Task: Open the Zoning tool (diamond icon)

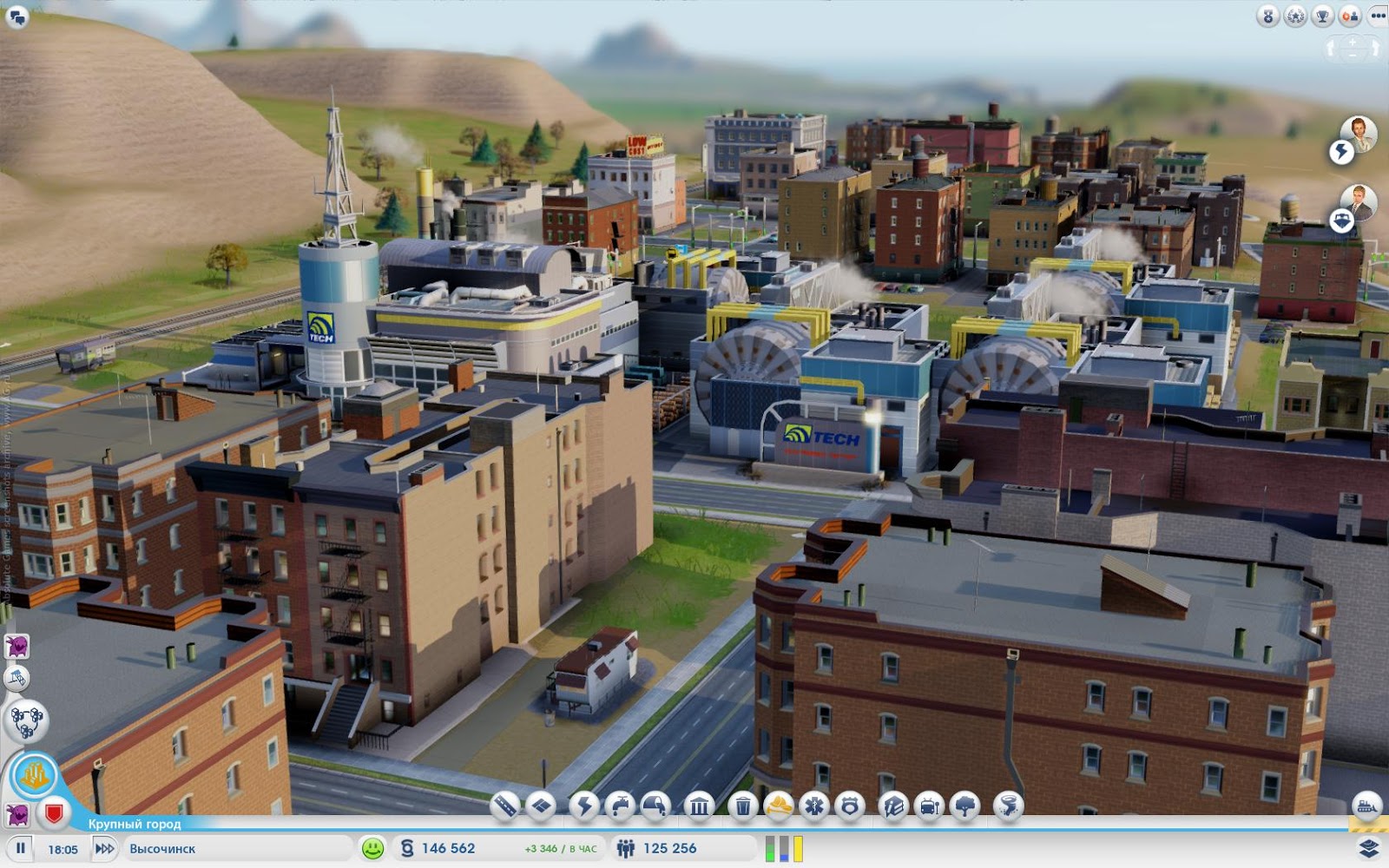Action: tap(542, 806)
